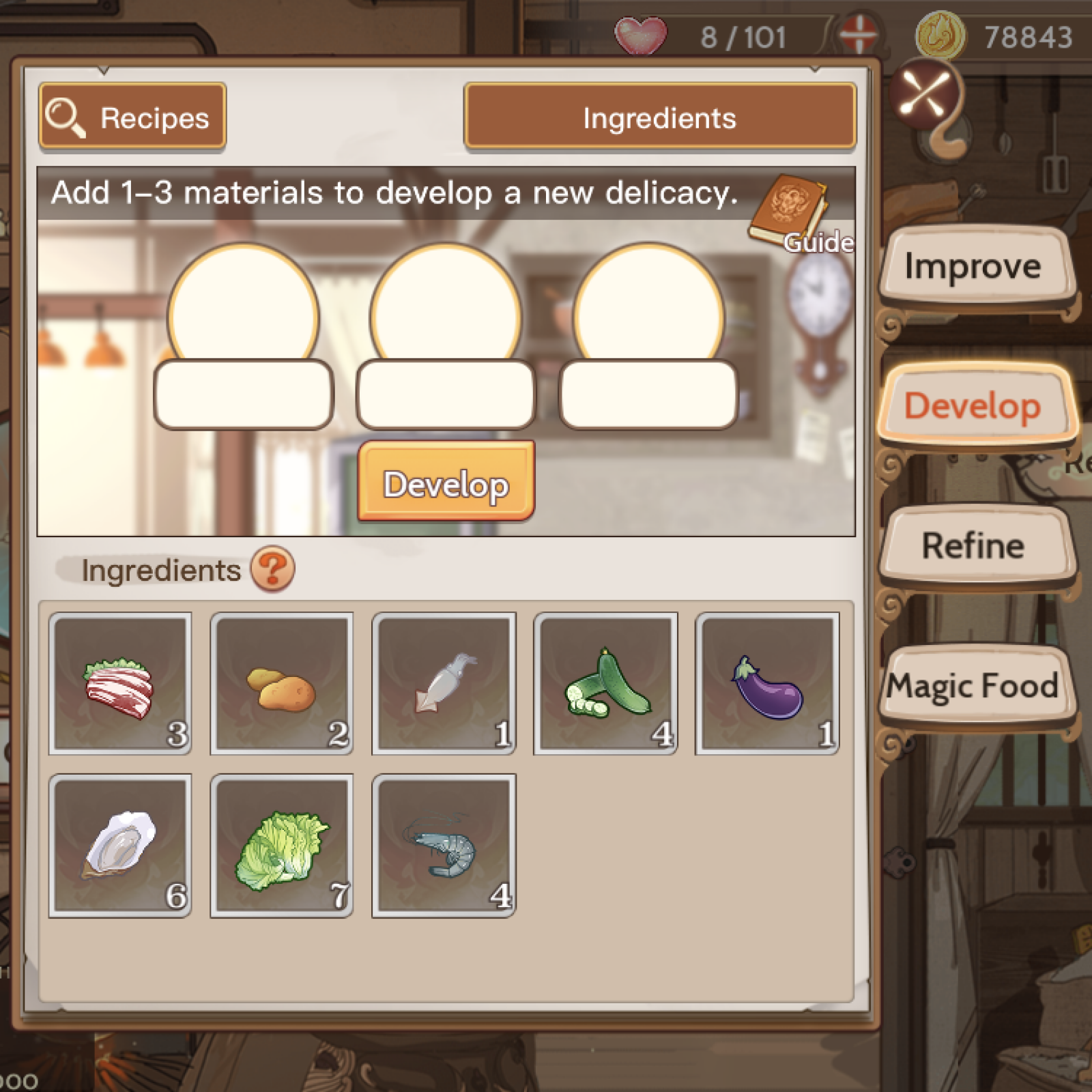Open the Magic Food tab
This screenshot has height=1092, width=1092.
(973, 685)
